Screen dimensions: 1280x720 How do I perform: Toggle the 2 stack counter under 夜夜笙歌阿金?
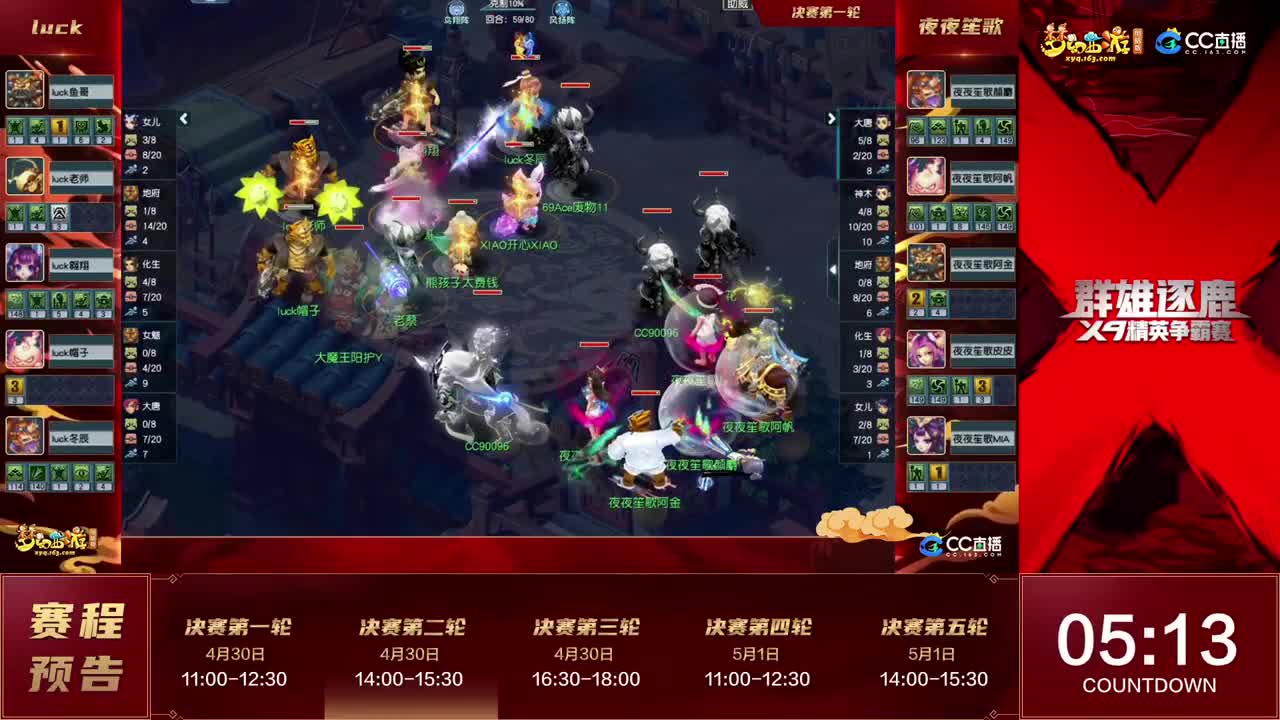click(915, 298)
